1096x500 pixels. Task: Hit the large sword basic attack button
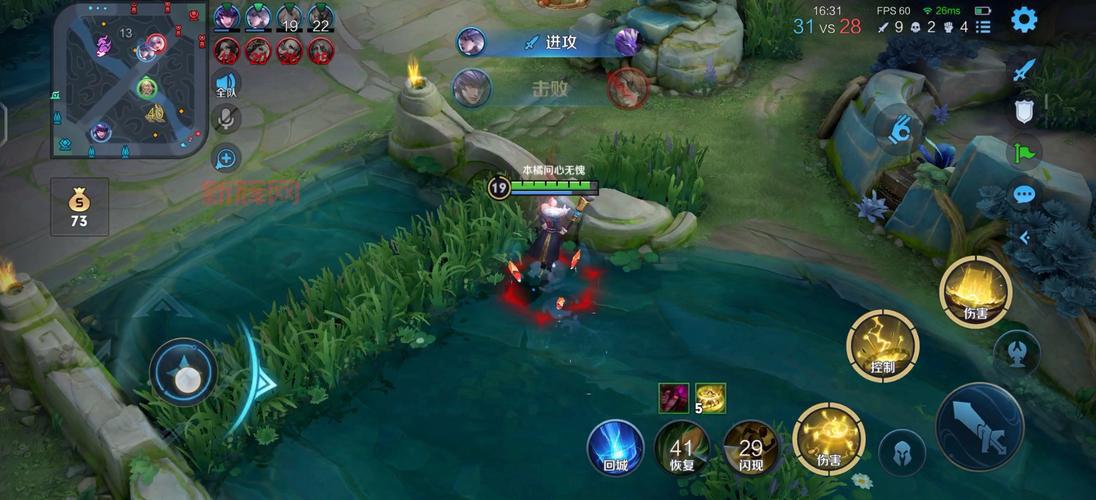pos(979,425)
